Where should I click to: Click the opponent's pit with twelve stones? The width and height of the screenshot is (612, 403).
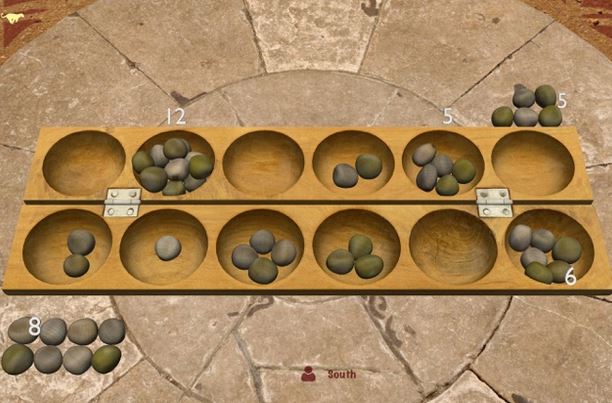pyautogui.click(x=173, y=164)
